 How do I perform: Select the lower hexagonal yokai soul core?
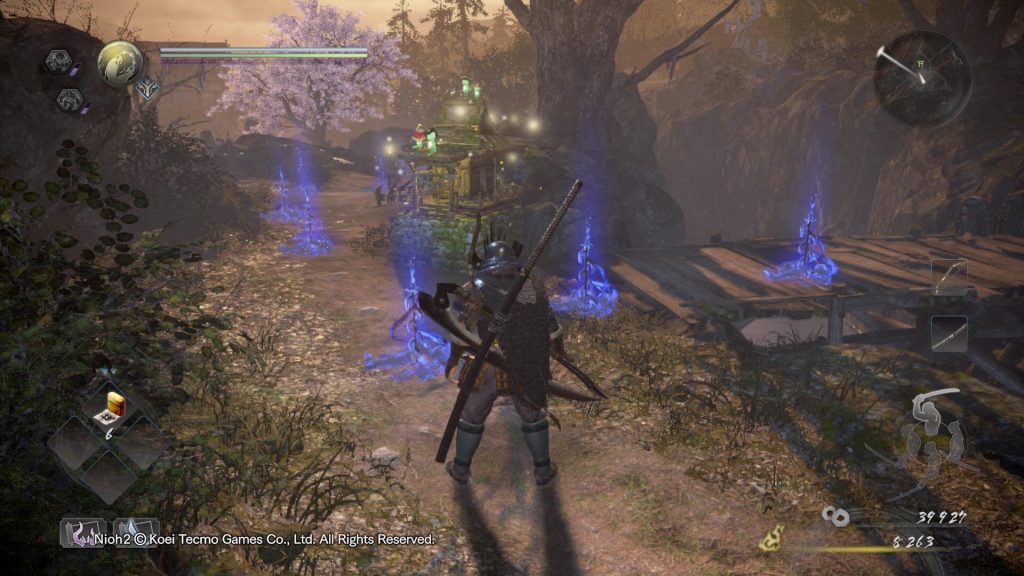(x=69, y=99)
